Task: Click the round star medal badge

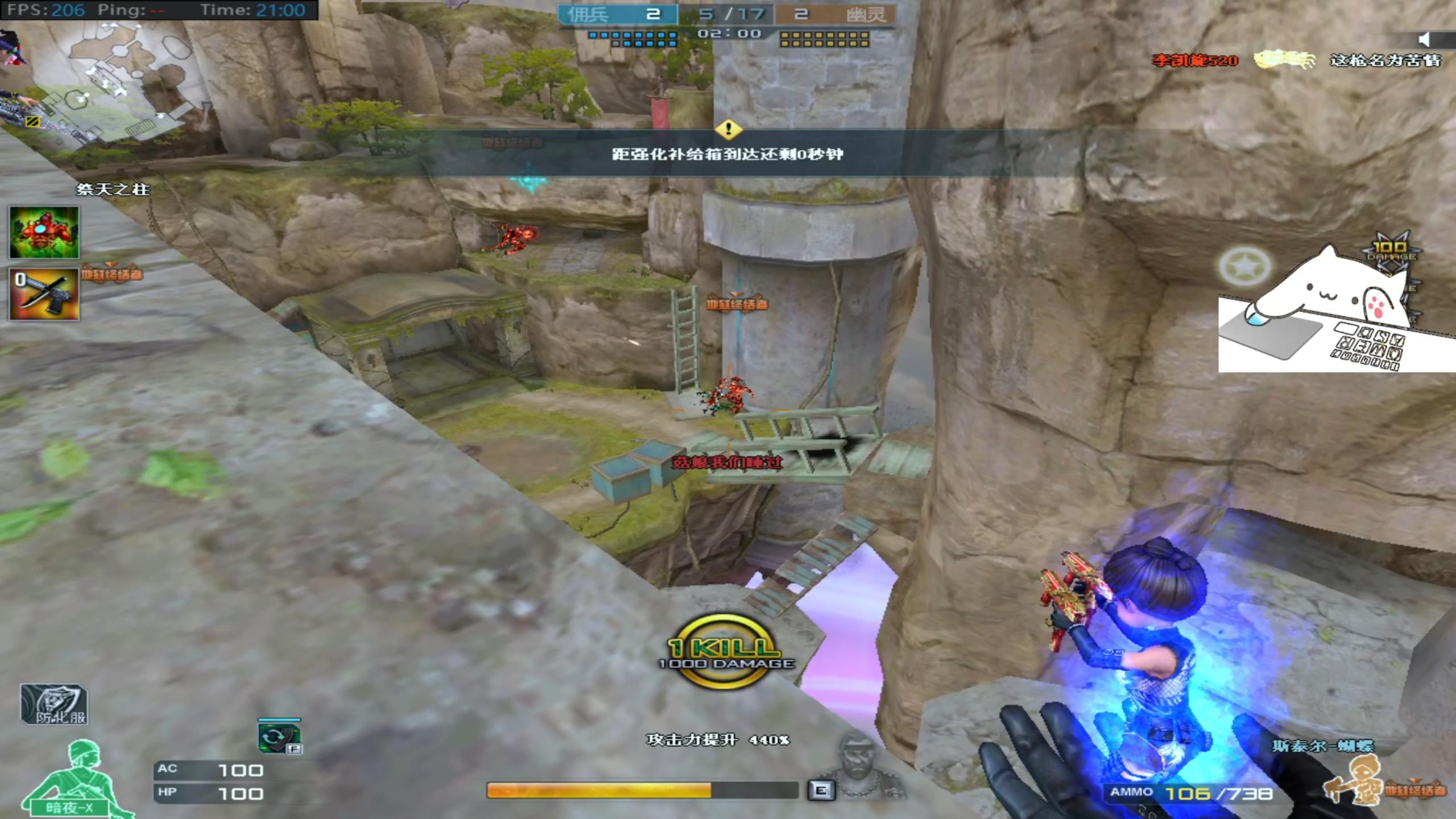Action: (1244, 266)
